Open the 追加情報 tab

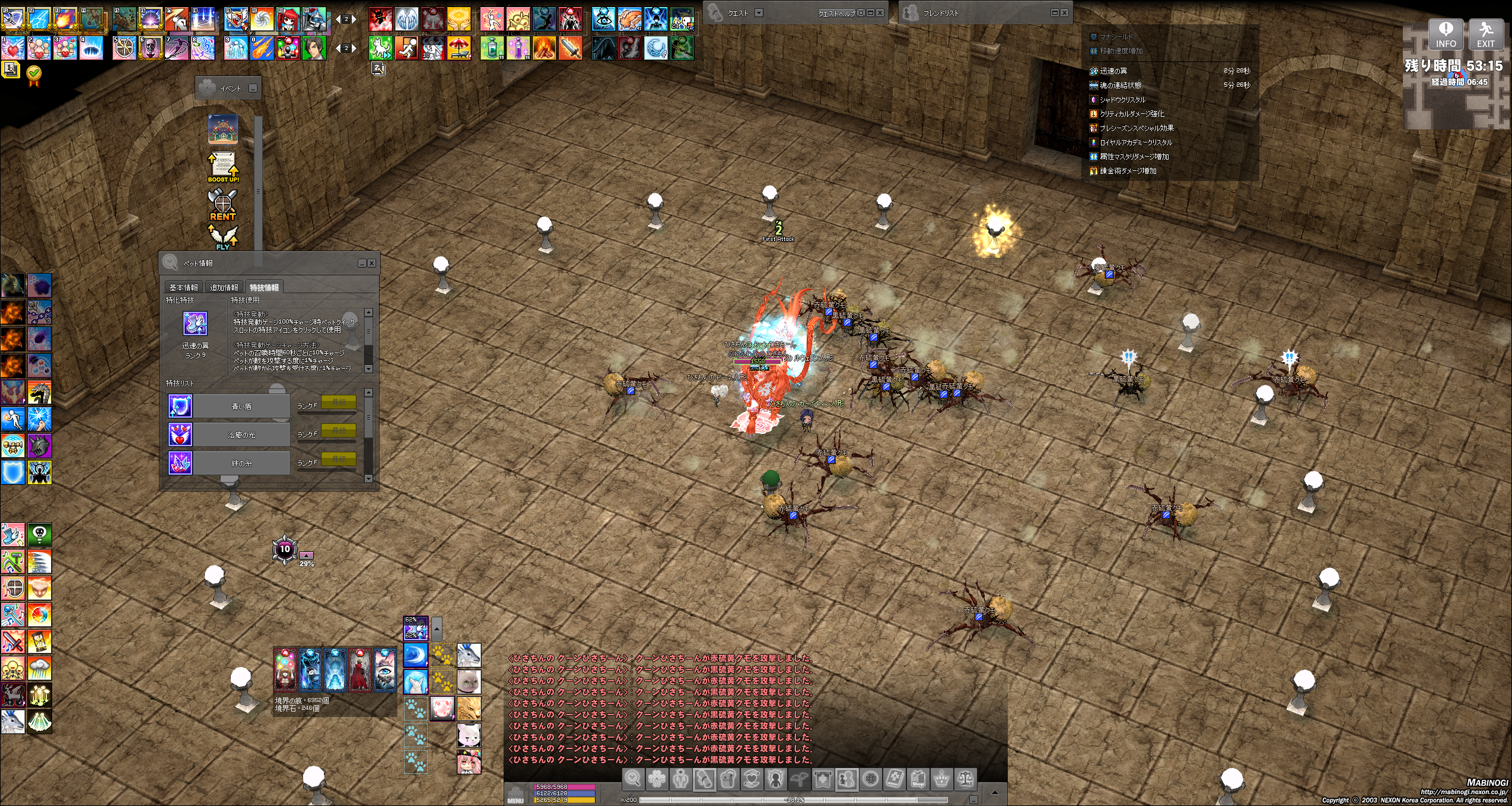[224, 287]
